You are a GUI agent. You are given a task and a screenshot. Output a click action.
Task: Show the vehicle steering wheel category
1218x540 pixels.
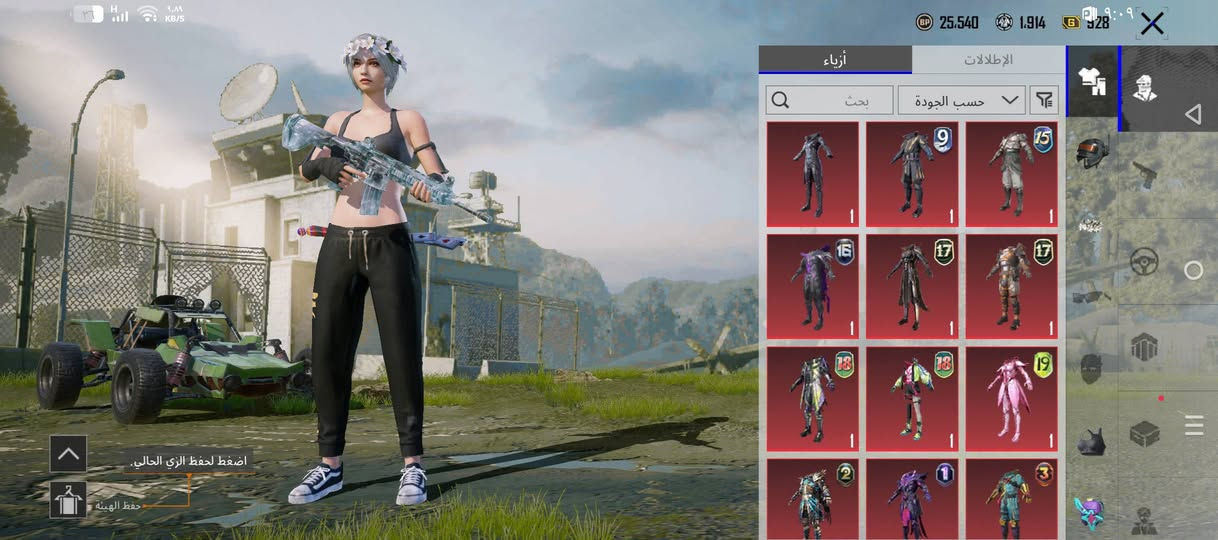click(1144, 263)
